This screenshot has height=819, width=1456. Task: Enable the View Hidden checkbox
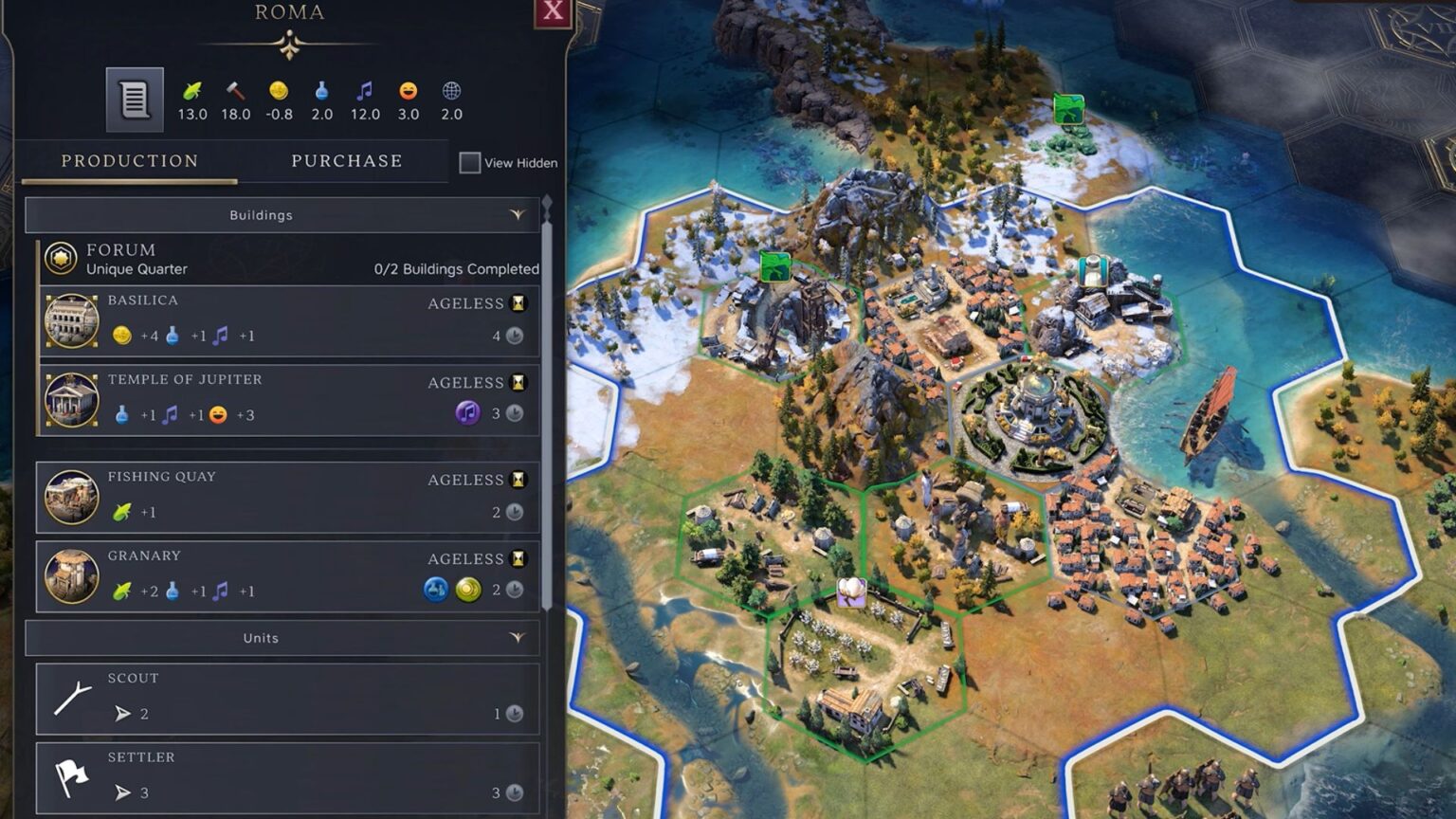[469, 162]
